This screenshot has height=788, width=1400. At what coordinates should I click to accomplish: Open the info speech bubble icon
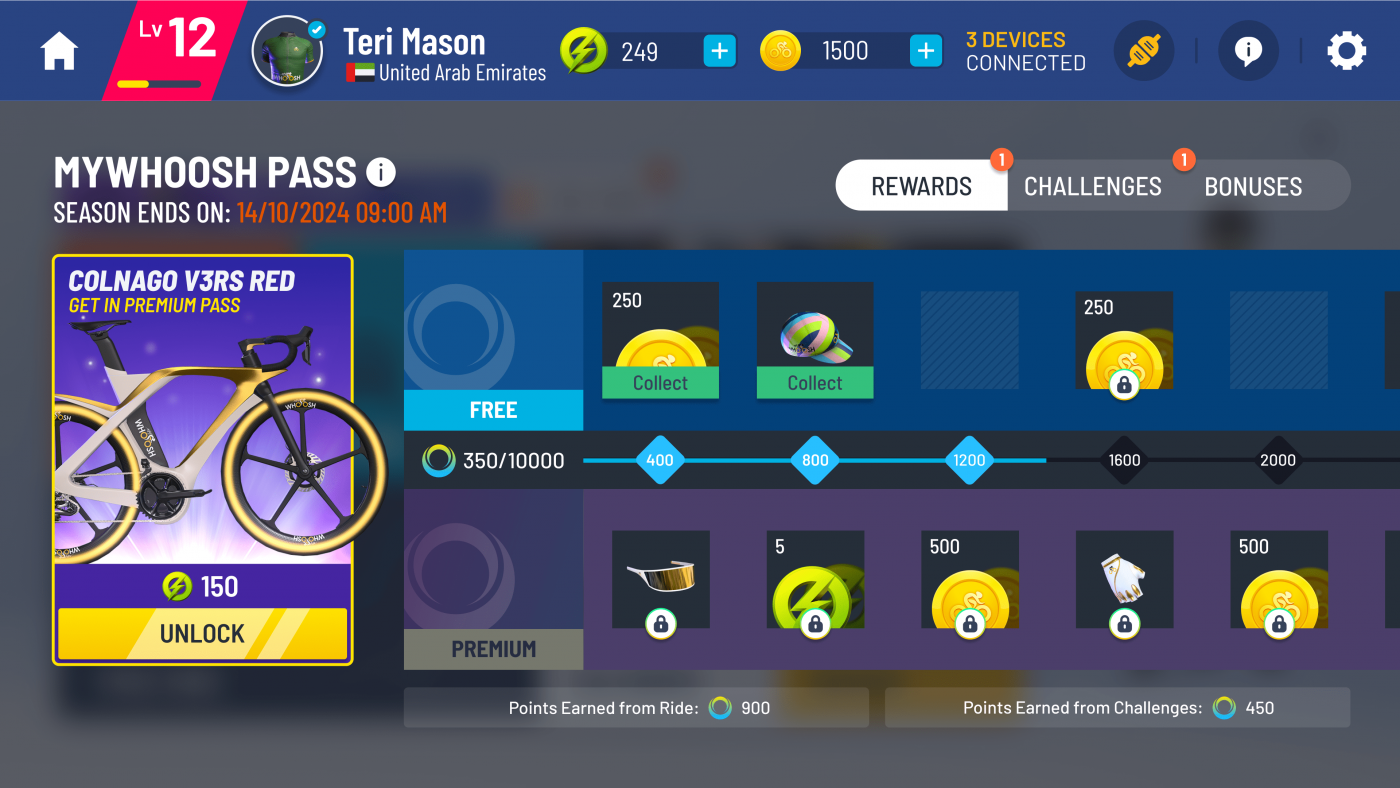tap(1247, 51)
